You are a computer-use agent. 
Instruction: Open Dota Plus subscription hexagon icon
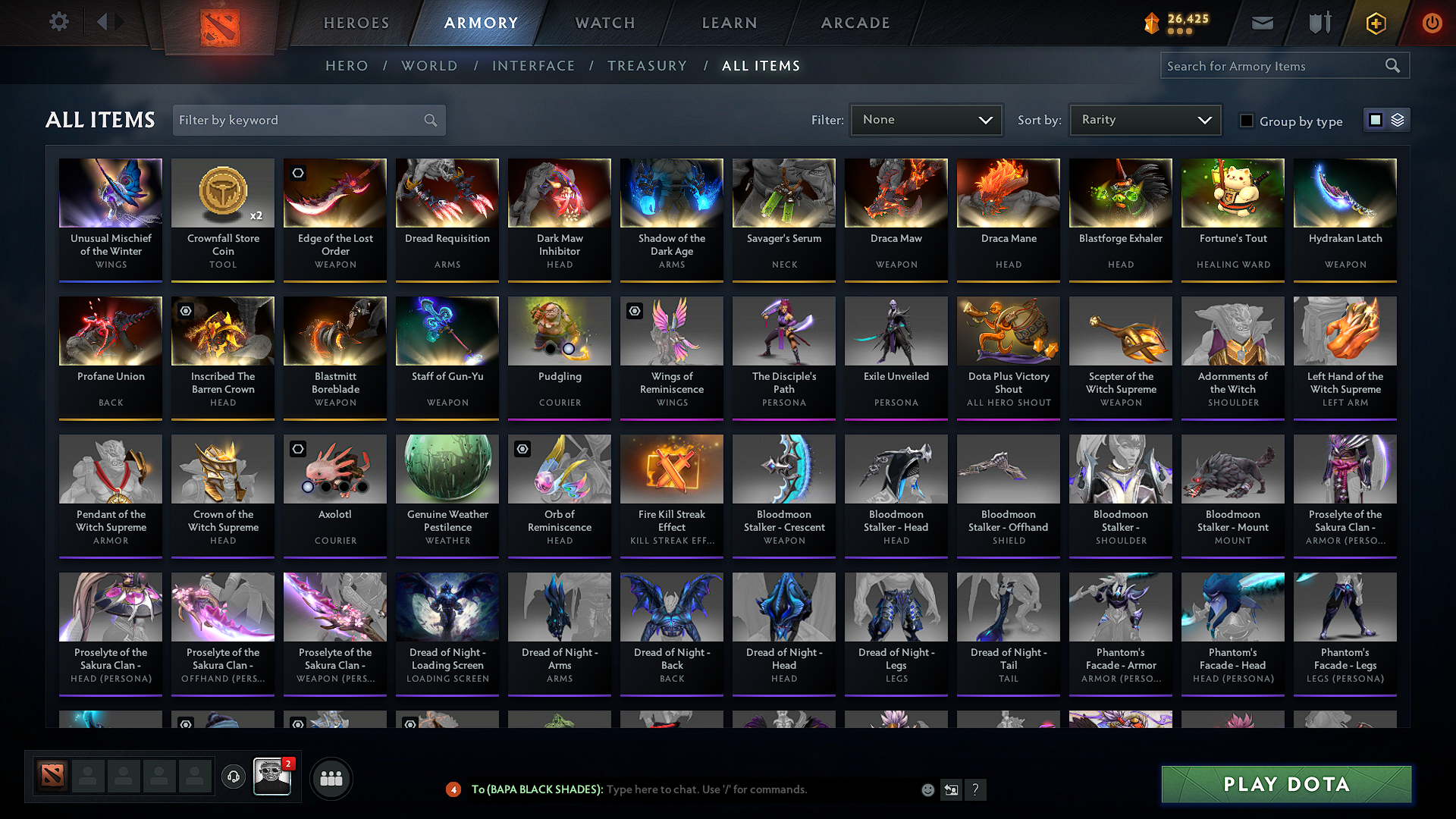pyautogui.click(x=1375, y=23)
